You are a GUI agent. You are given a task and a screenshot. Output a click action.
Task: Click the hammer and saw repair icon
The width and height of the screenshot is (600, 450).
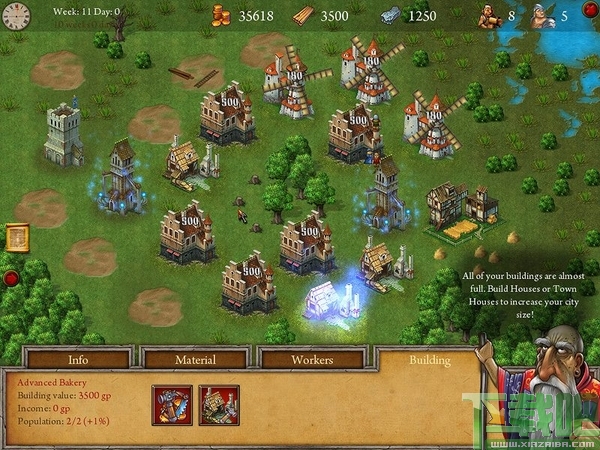pyautogui.click(x=171, y=405)
